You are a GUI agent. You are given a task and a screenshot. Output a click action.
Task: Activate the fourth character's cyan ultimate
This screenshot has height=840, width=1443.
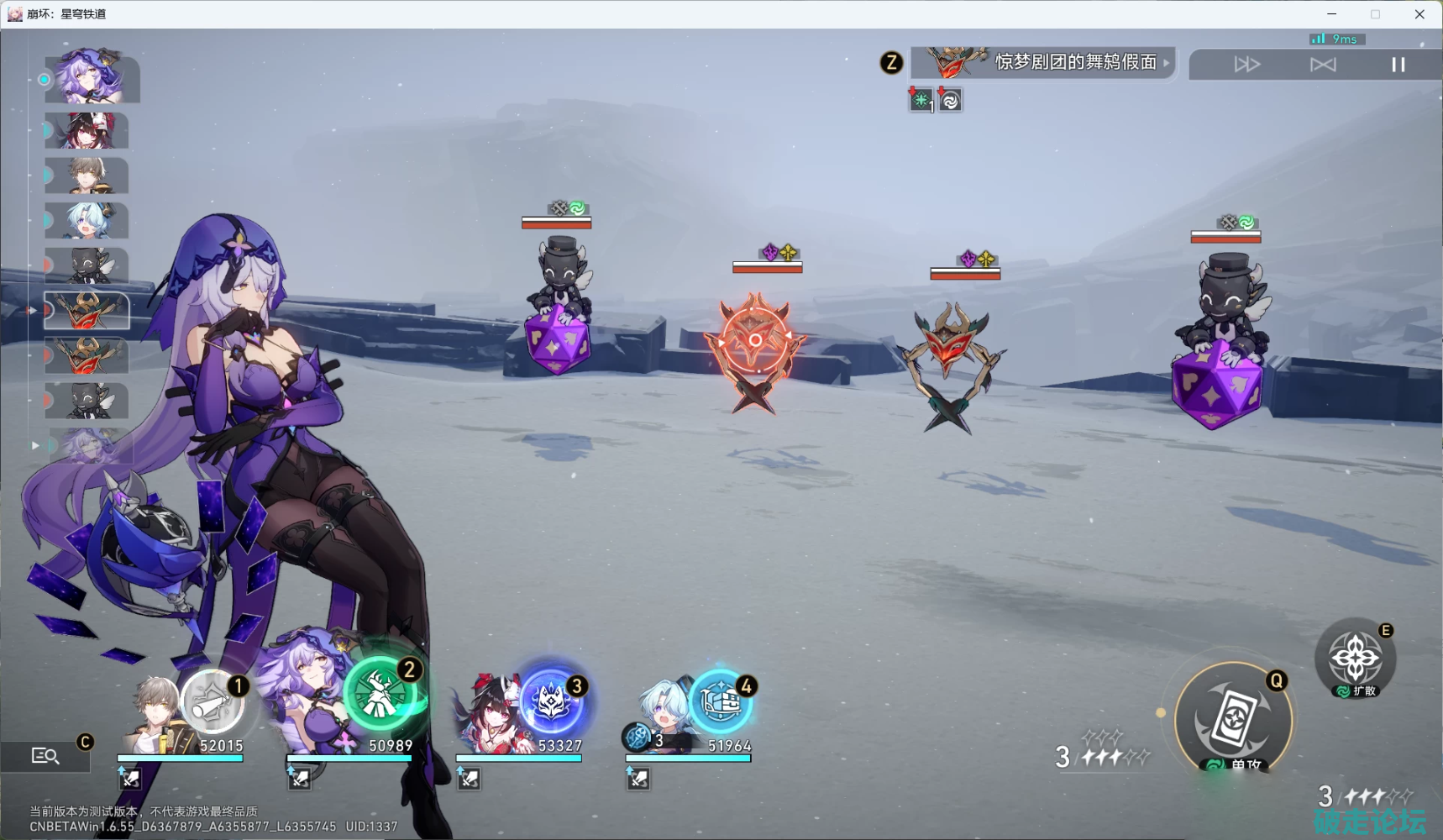tap(721, 701)
